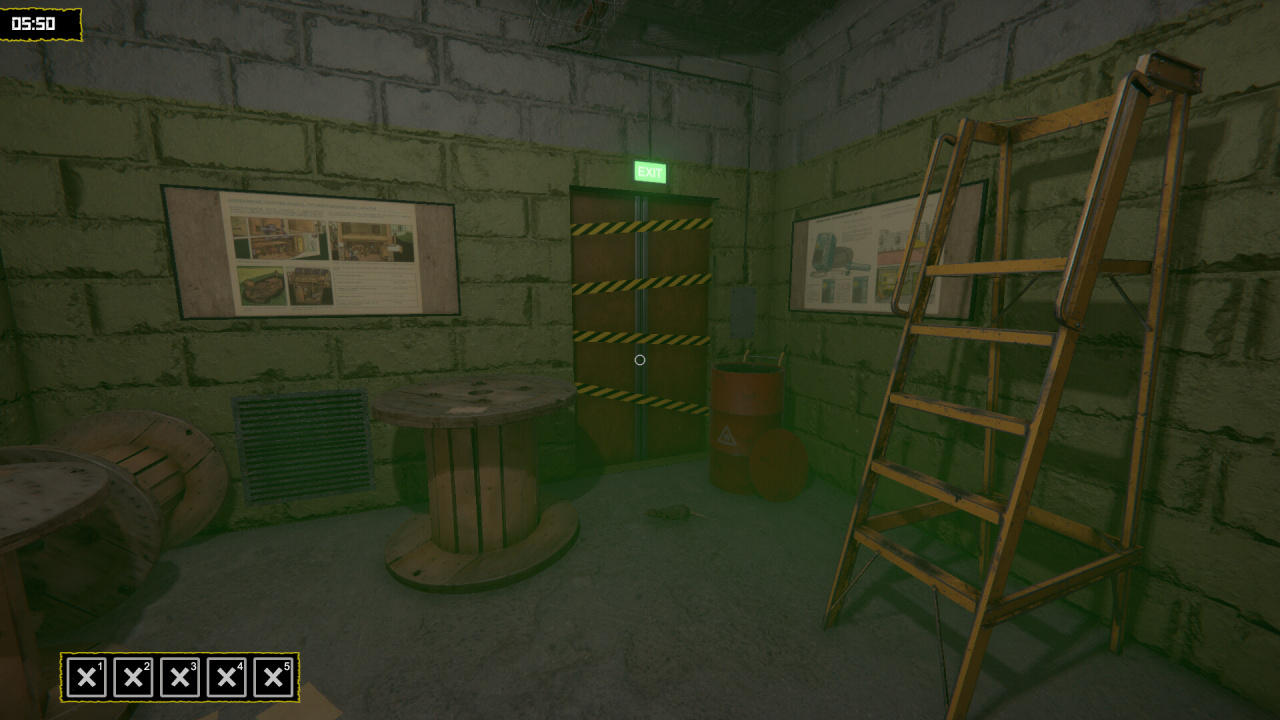Choose inventory slot number 2

pos(133,677)
